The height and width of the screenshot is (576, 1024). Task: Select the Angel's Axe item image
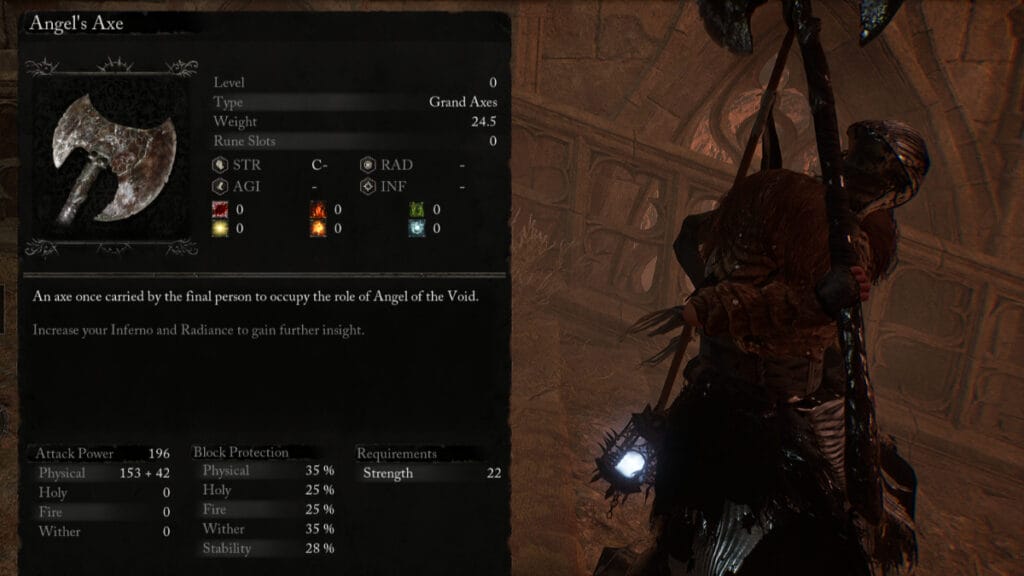click(111, 160)
